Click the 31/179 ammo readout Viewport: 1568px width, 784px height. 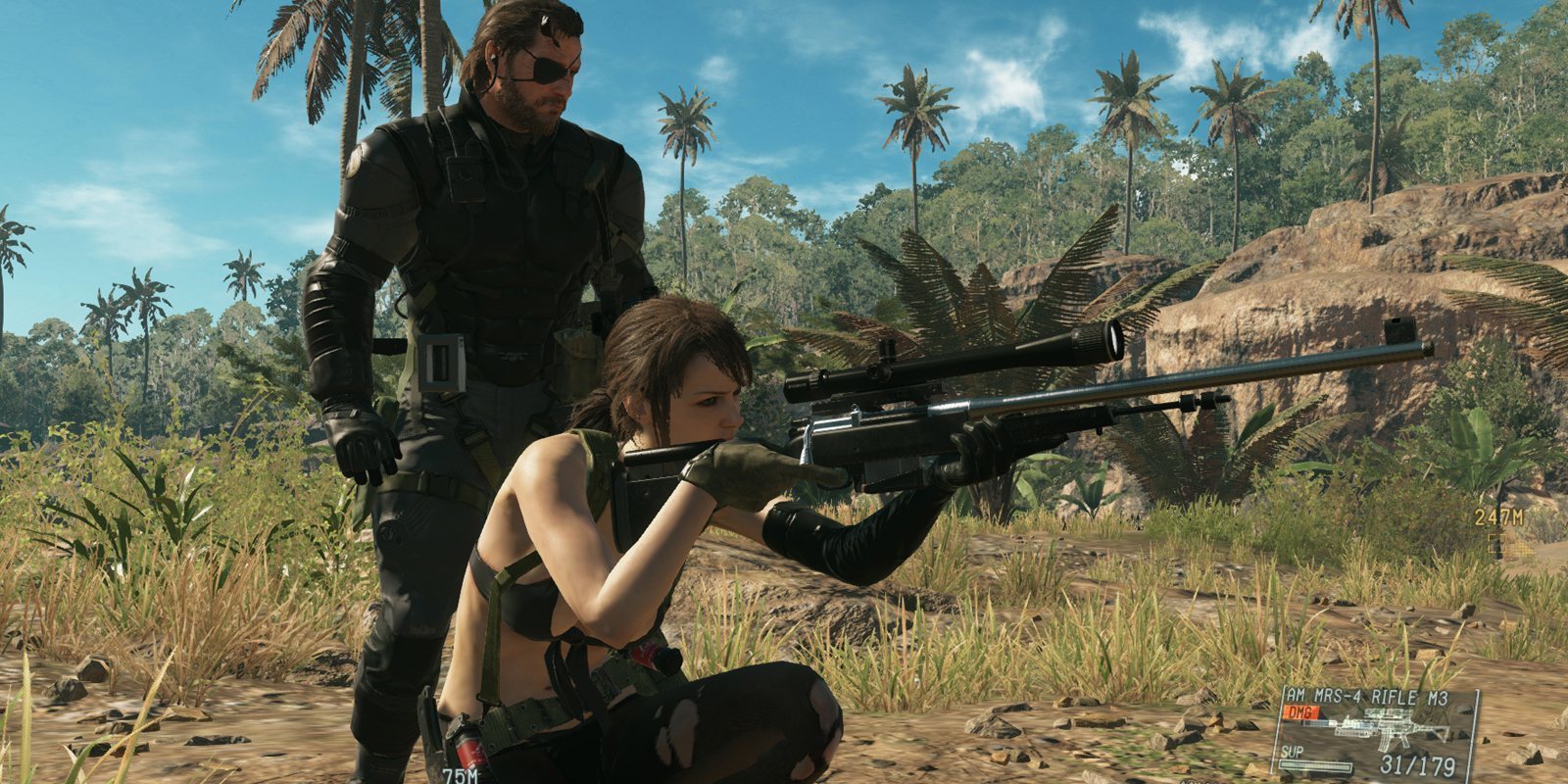pyautogui.click(x=1416, y=764)
